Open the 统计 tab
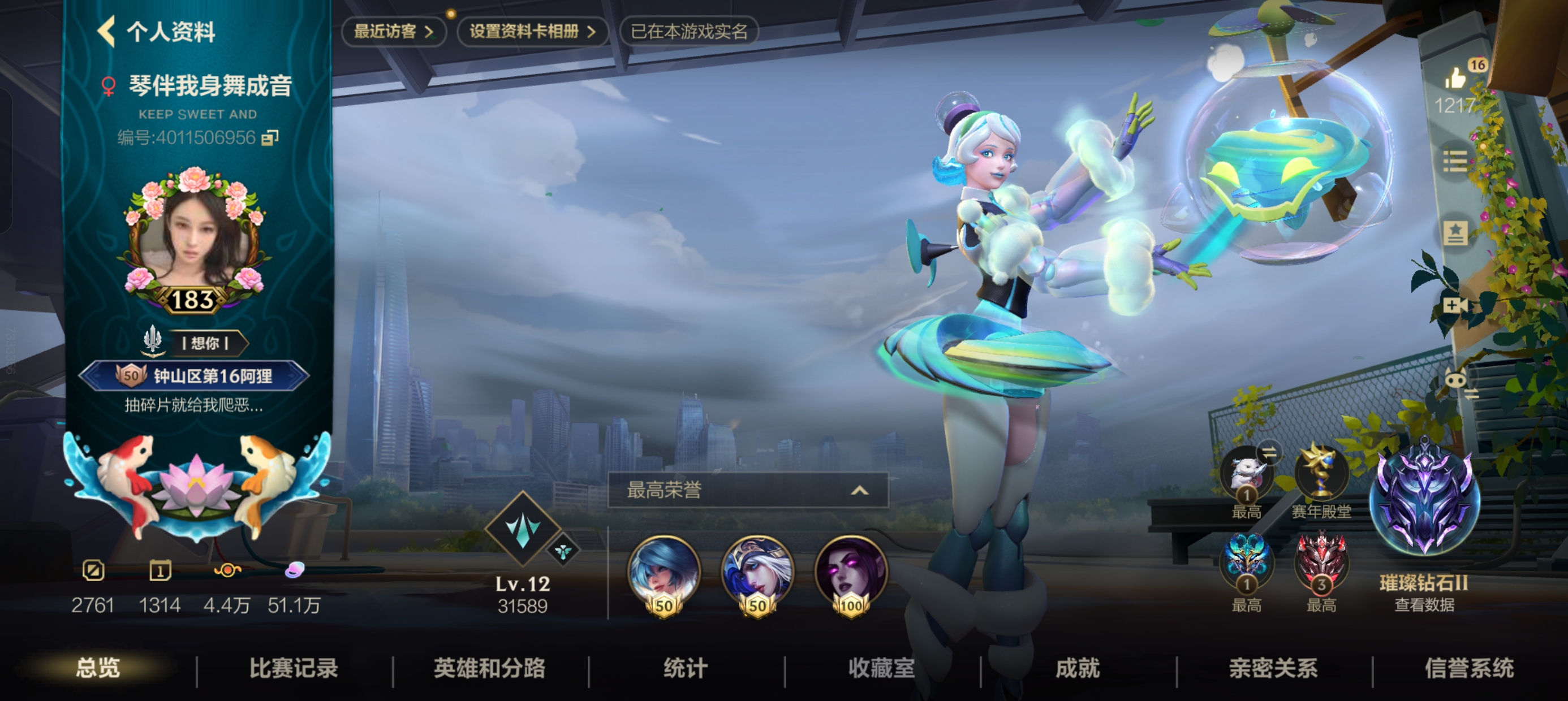This screenshot has height=701, width=1568. pyautogui.click(x=686, y=668)
